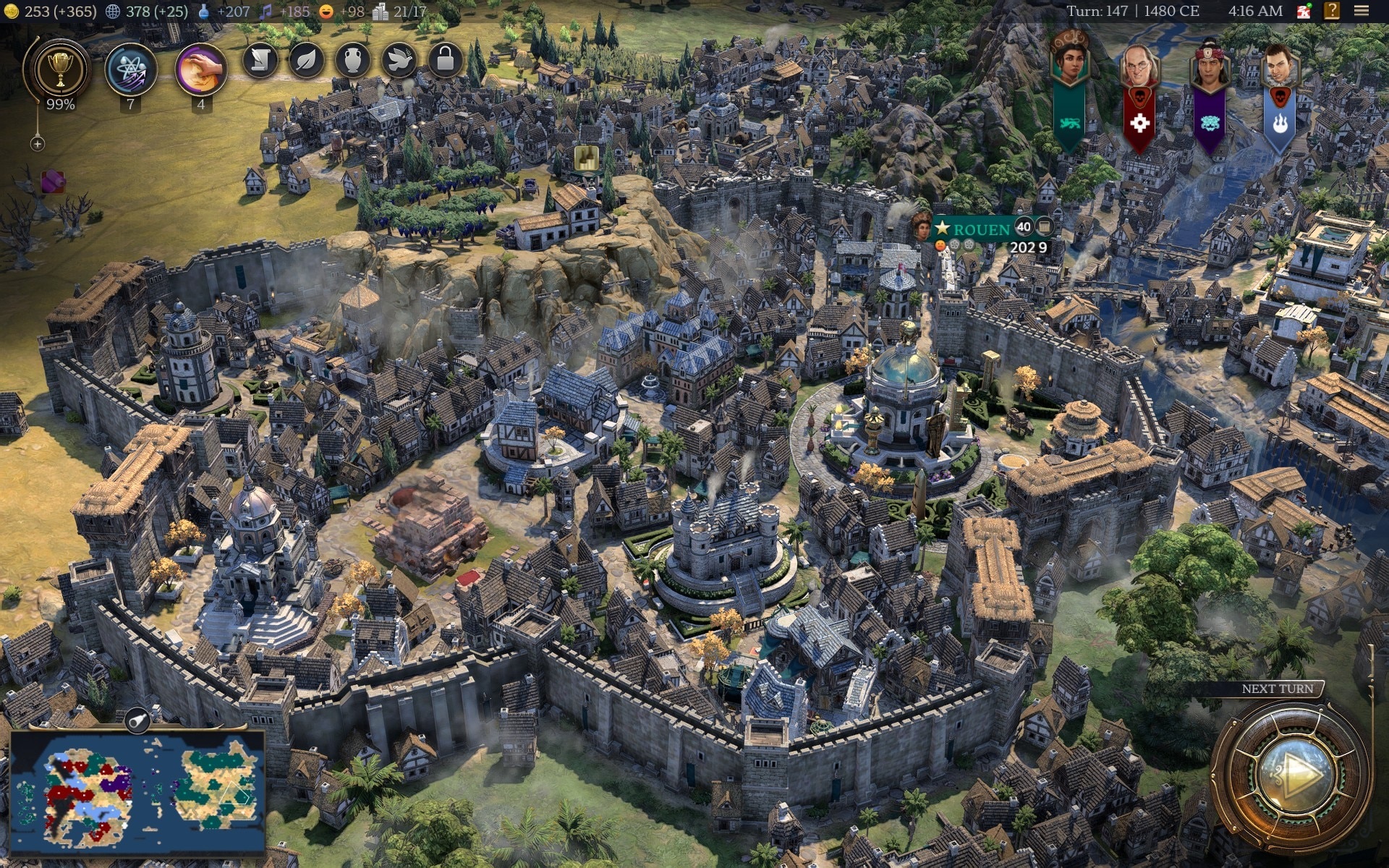Open the victory trophy progress panel
This screenshot has height=868, width=1389.
pos(60,71)
